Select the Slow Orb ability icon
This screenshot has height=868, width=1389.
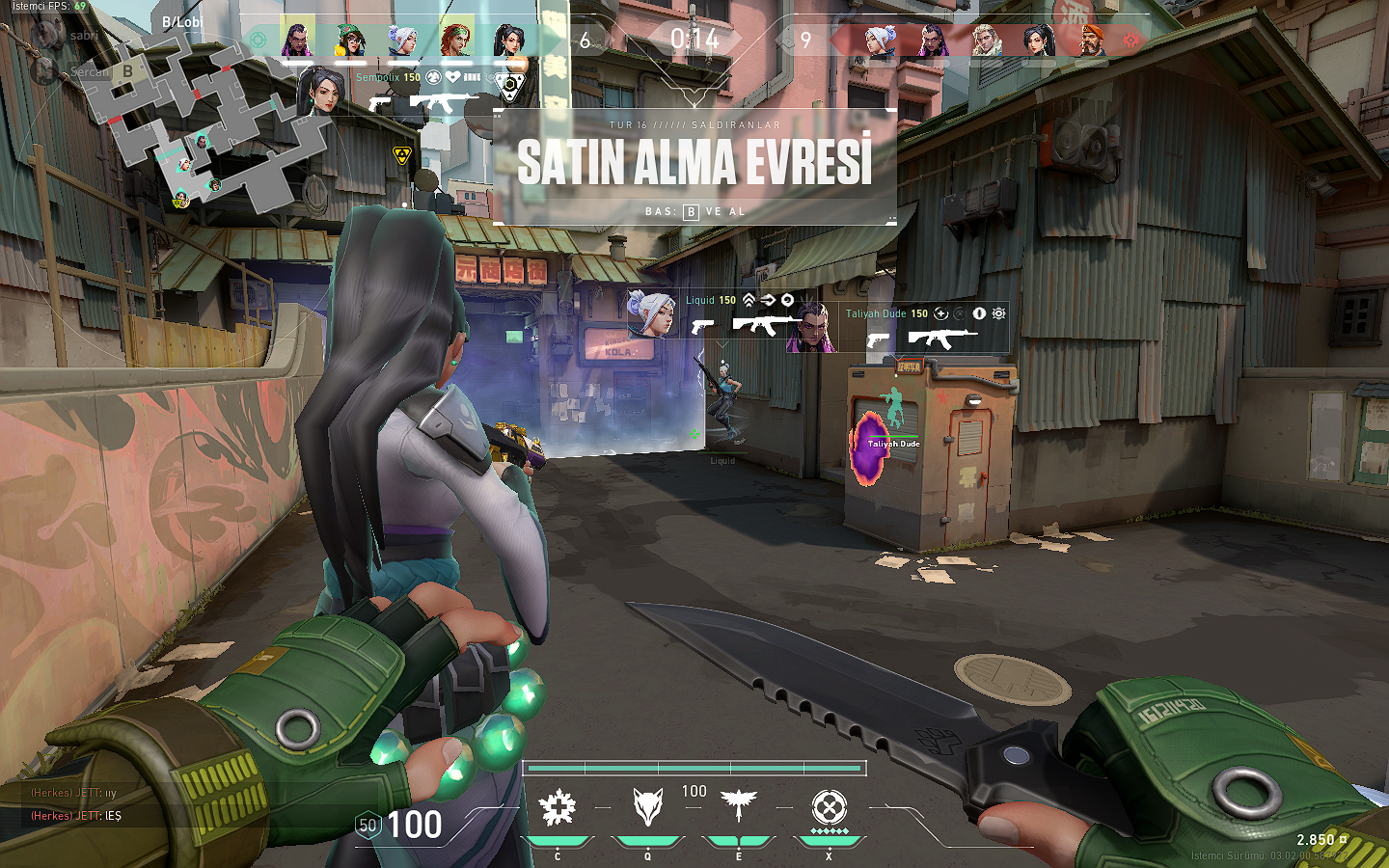point(647,808)
